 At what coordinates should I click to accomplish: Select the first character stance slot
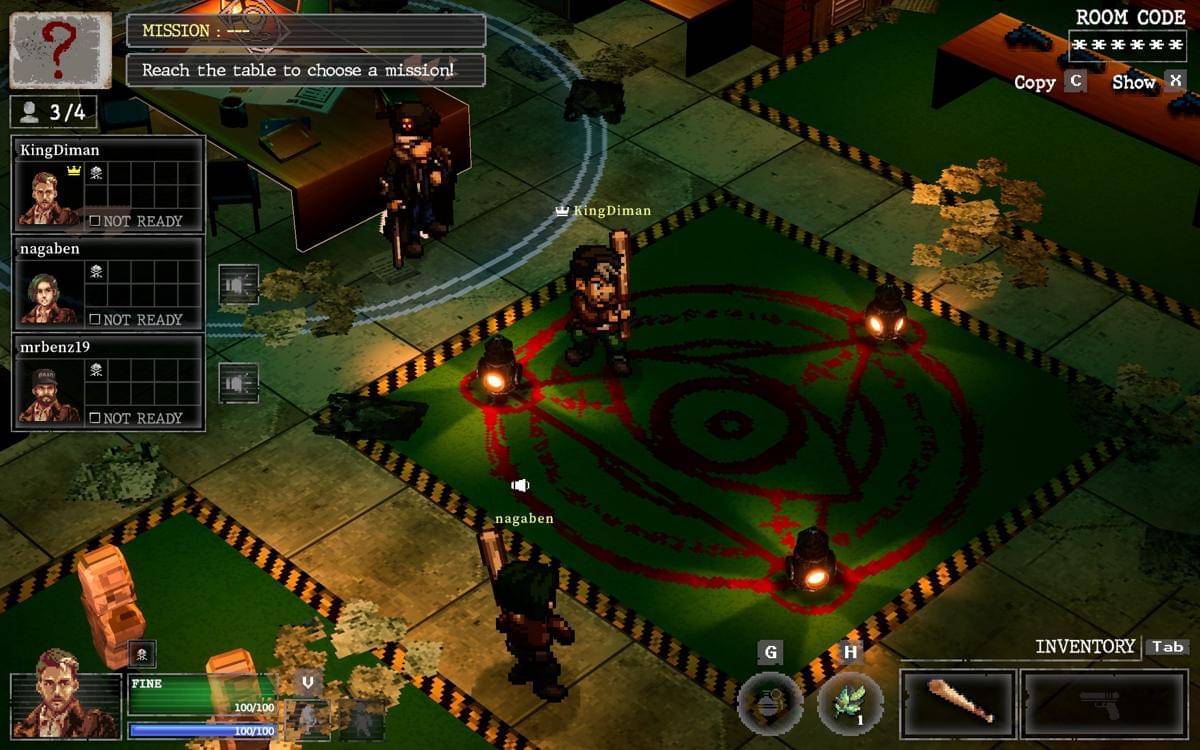(307, 719)
